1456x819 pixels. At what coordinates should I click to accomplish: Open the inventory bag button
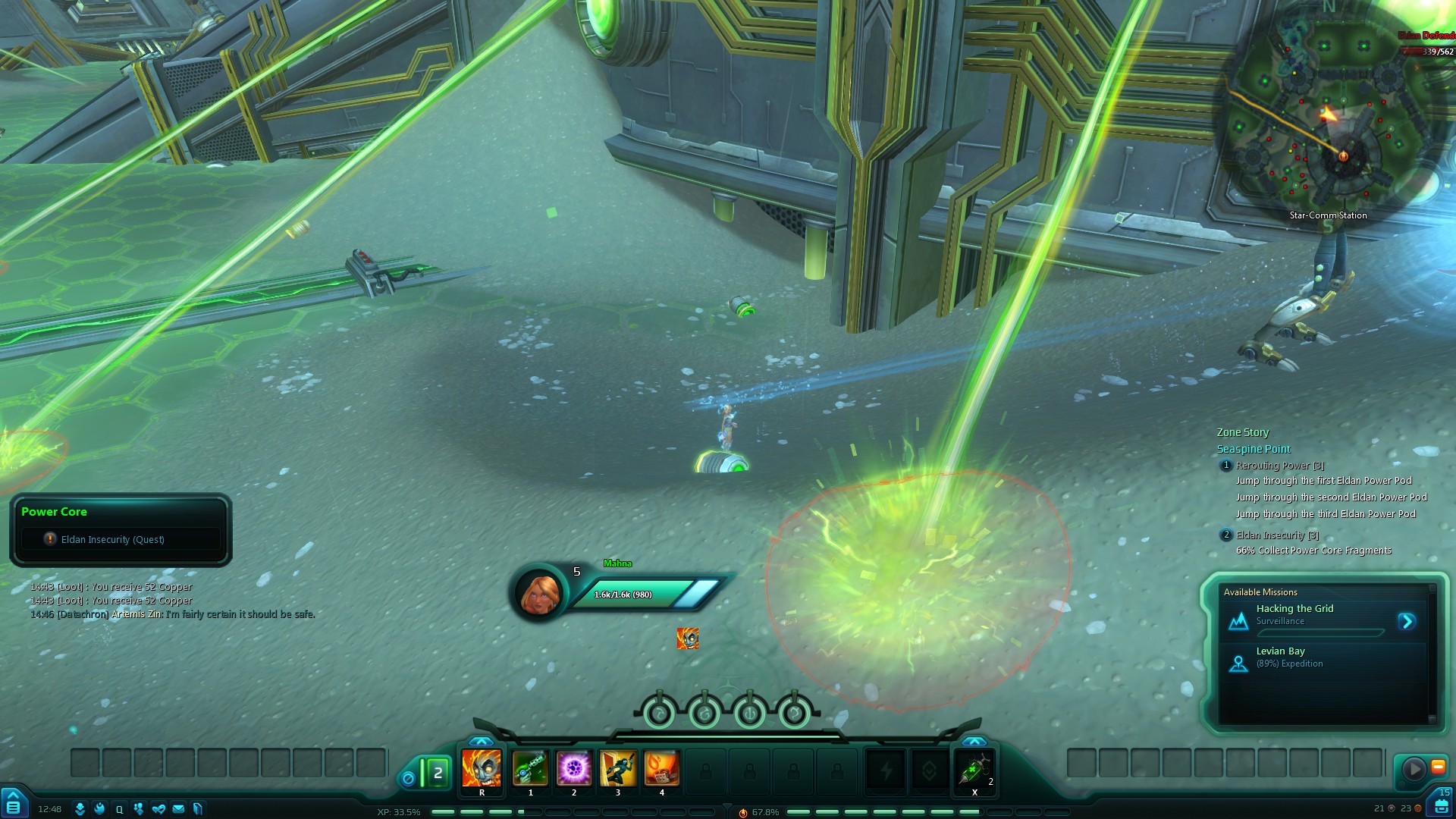1442,805
